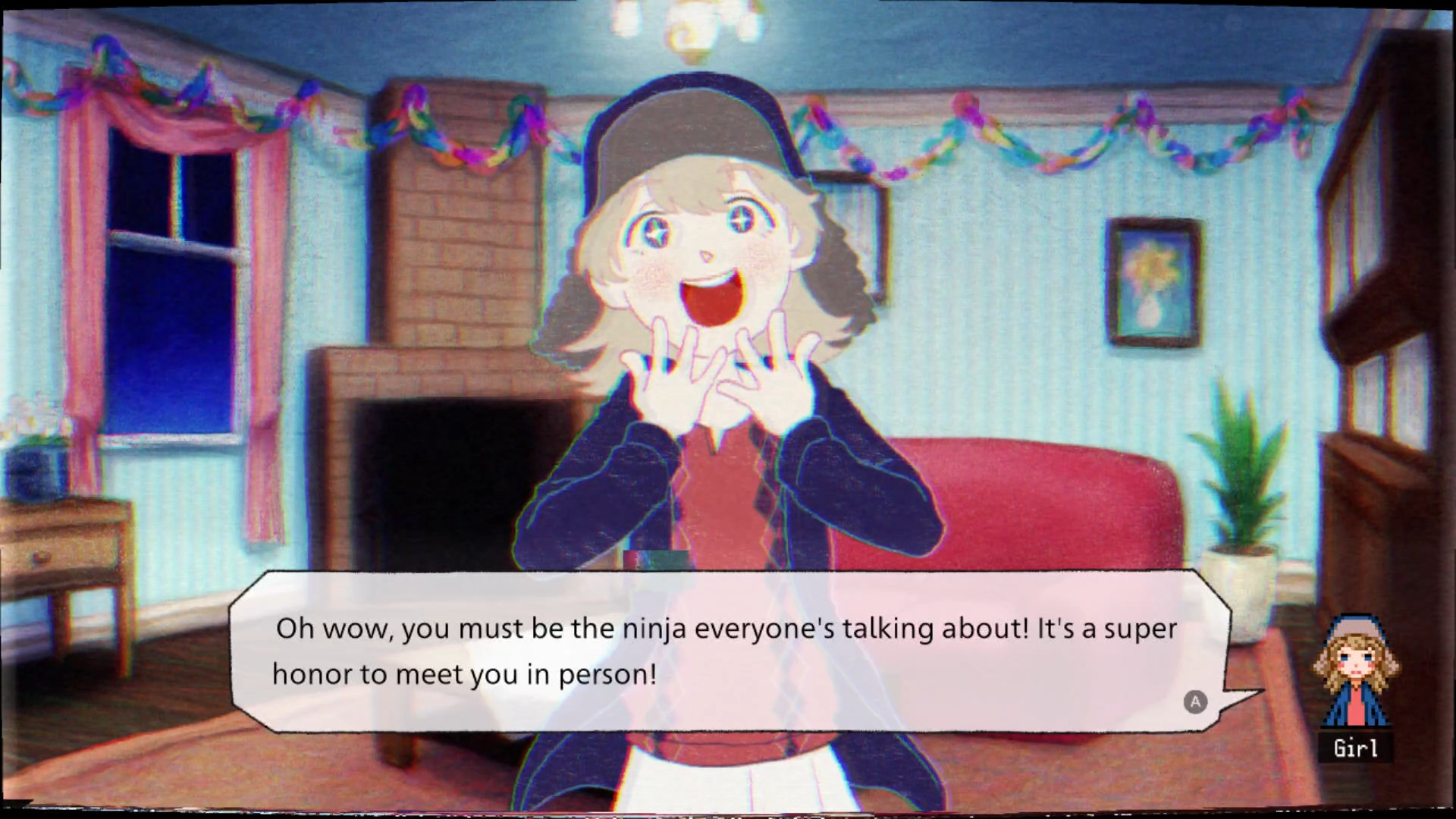
Task: Advance the girl's ninja dialogue text box
Action: tap(1195, 702)
